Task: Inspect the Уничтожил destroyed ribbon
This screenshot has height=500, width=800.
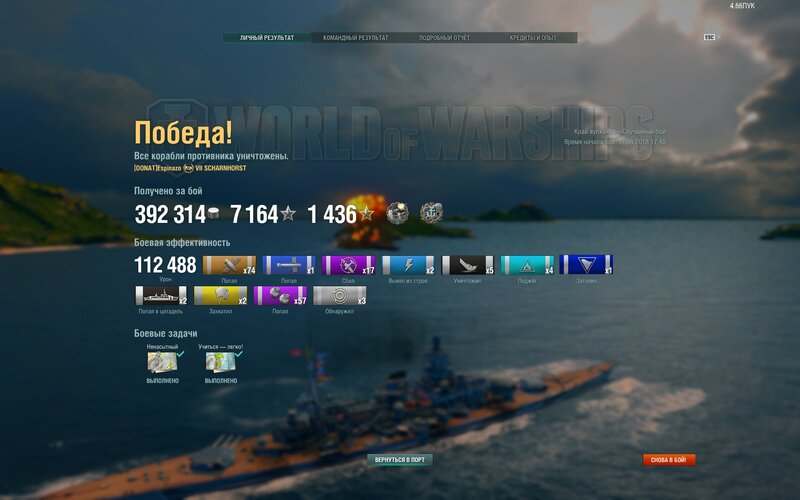Action: pyautogui.click(x=468, y=265)
